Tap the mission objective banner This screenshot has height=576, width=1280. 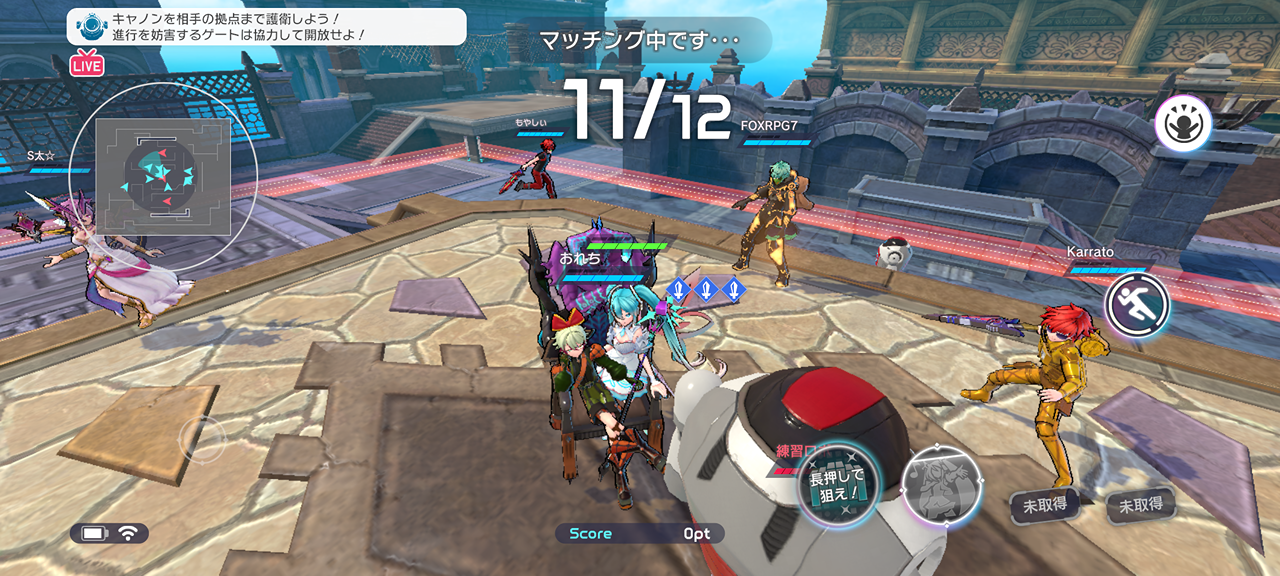coord(266,26)
